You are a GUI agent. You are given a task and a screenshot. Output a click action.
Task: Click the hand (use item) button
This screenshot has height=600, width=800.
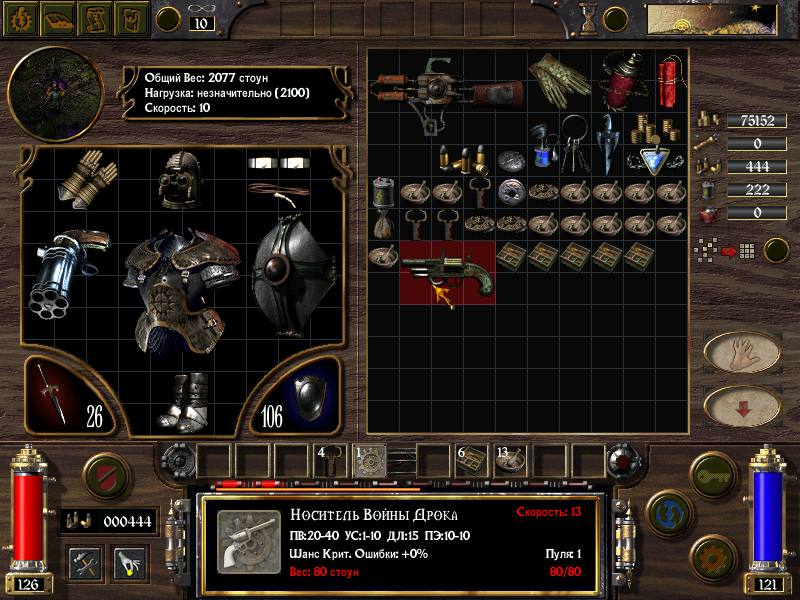(x=742, y=352)
